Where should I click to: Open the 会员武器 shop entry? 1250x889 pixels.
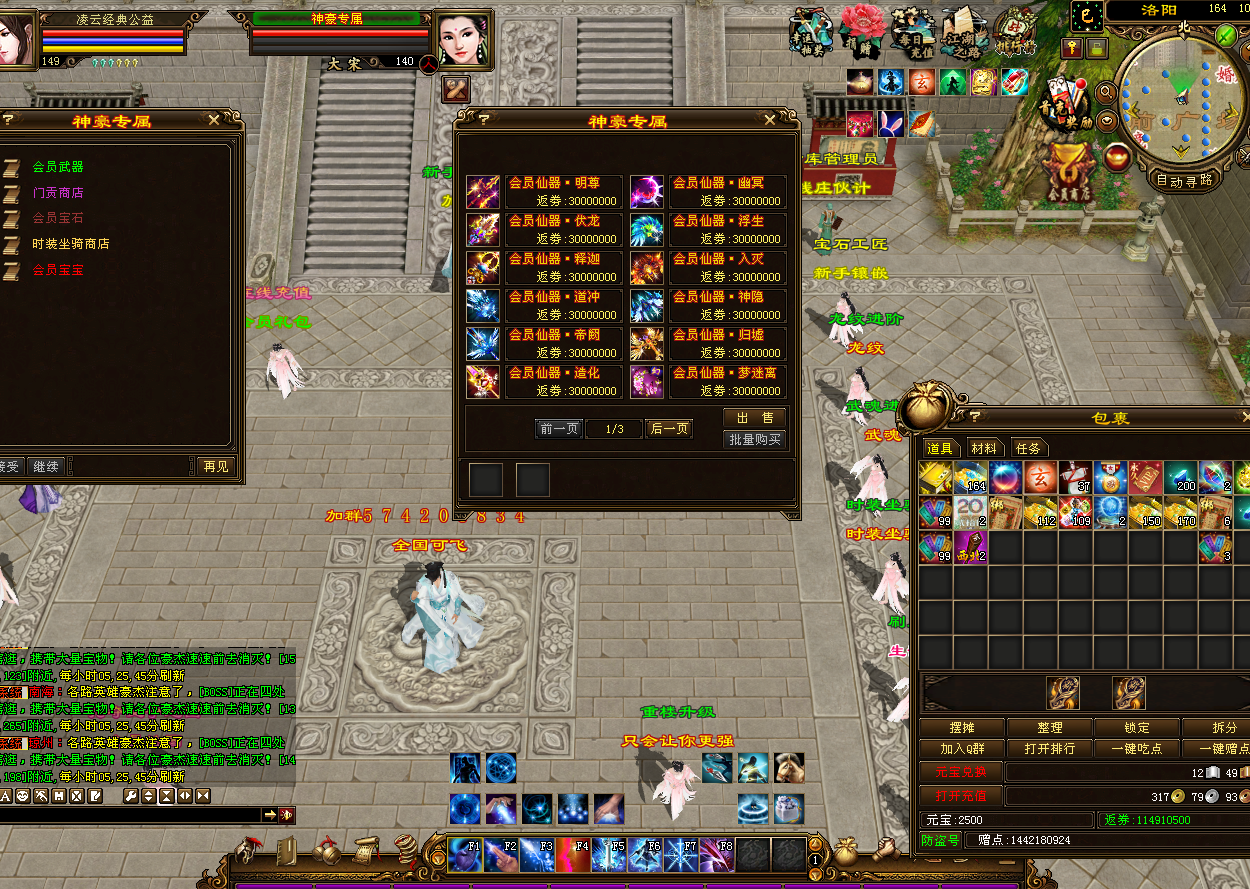click(x=58, y=167)
